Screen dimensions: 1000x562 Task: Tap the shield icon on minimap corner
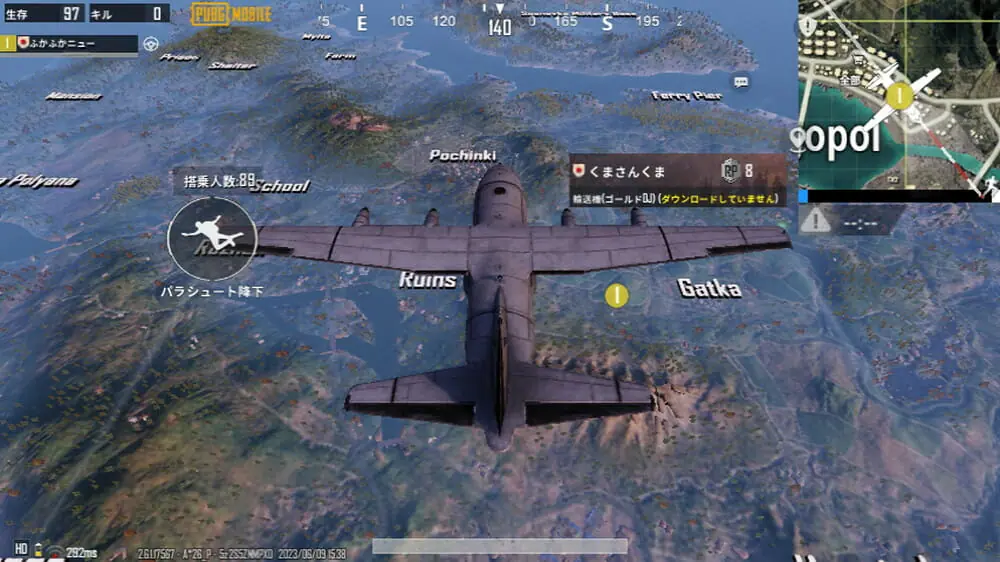coord(808,27)
